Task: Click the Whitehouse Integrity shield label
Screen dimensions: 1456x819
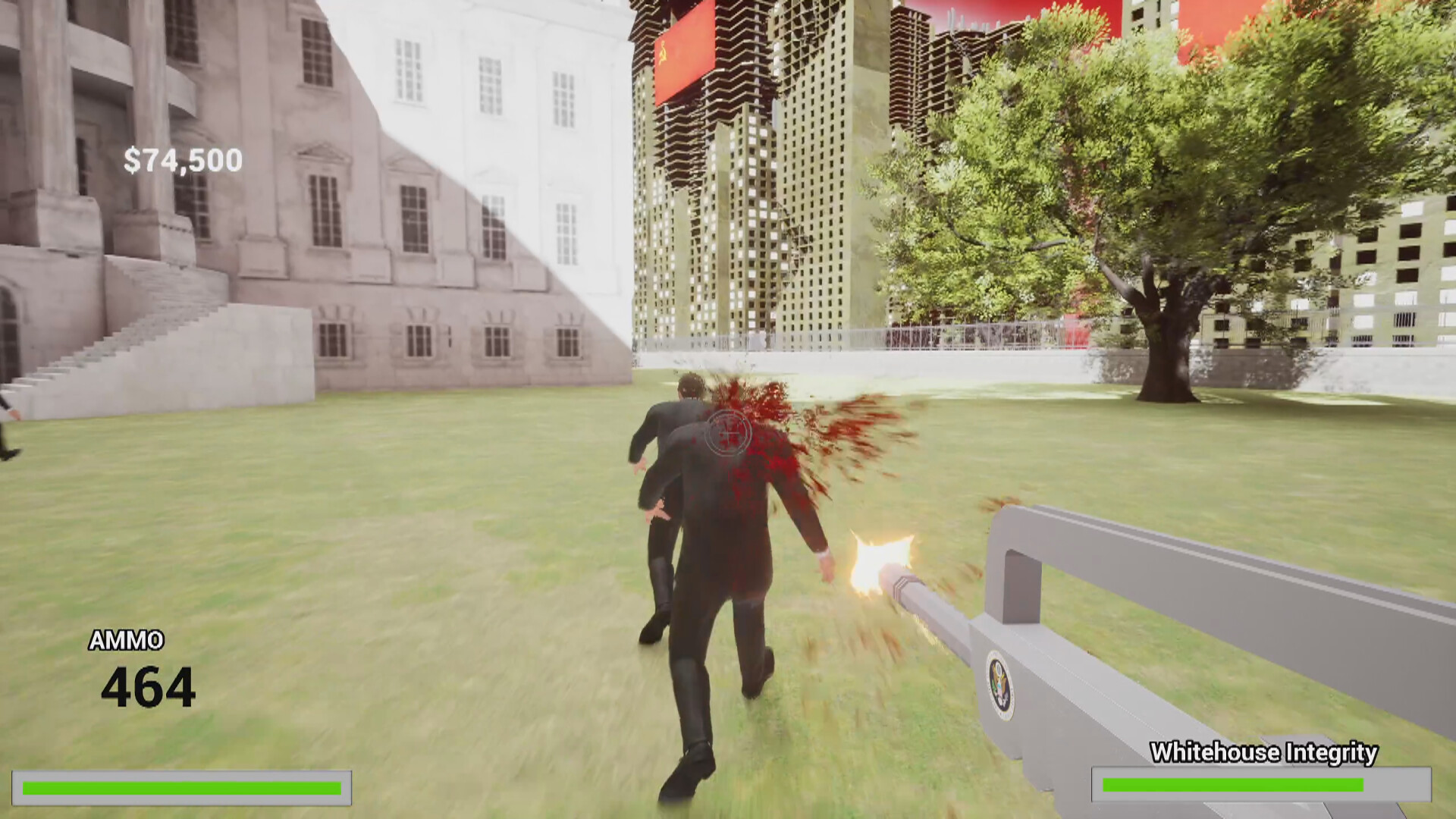Action: coord(1264,753)
